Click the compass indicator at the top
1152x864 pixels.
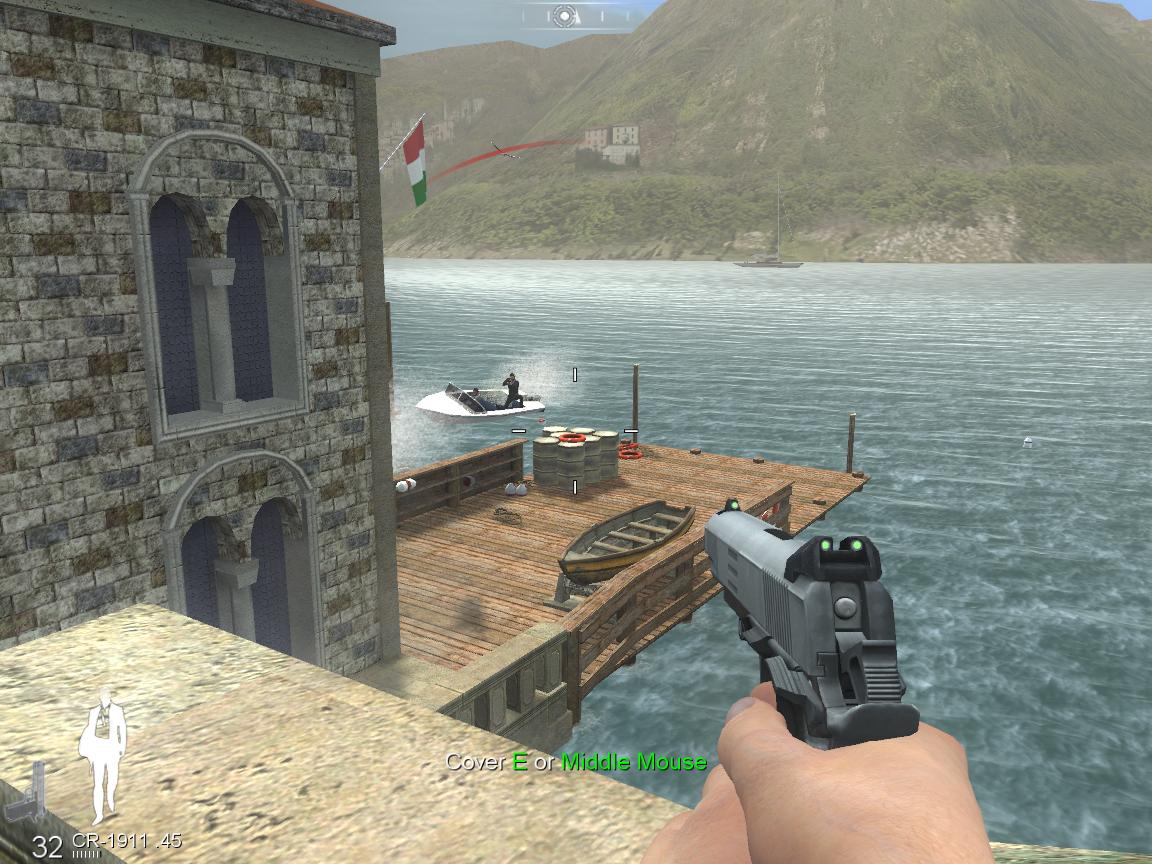(564, 15)
